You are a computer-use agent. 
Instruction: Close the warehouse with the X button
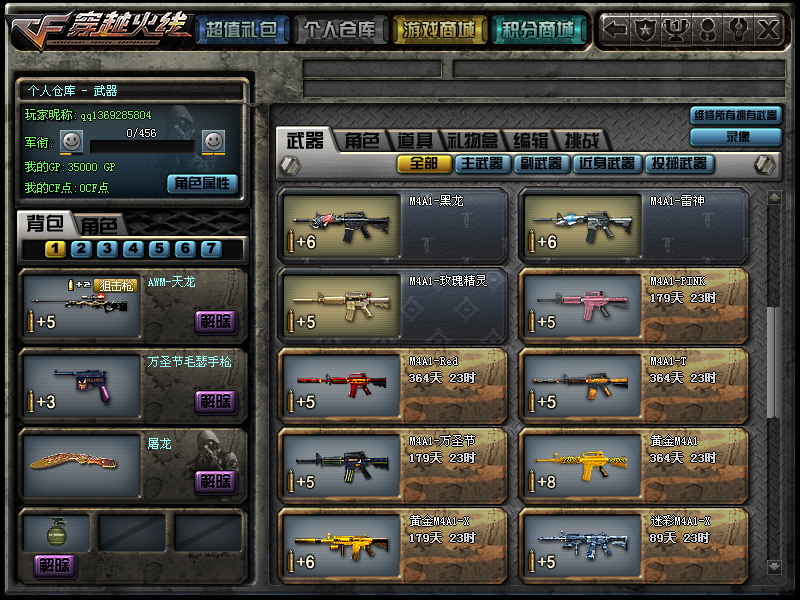[x=767, y=30]
